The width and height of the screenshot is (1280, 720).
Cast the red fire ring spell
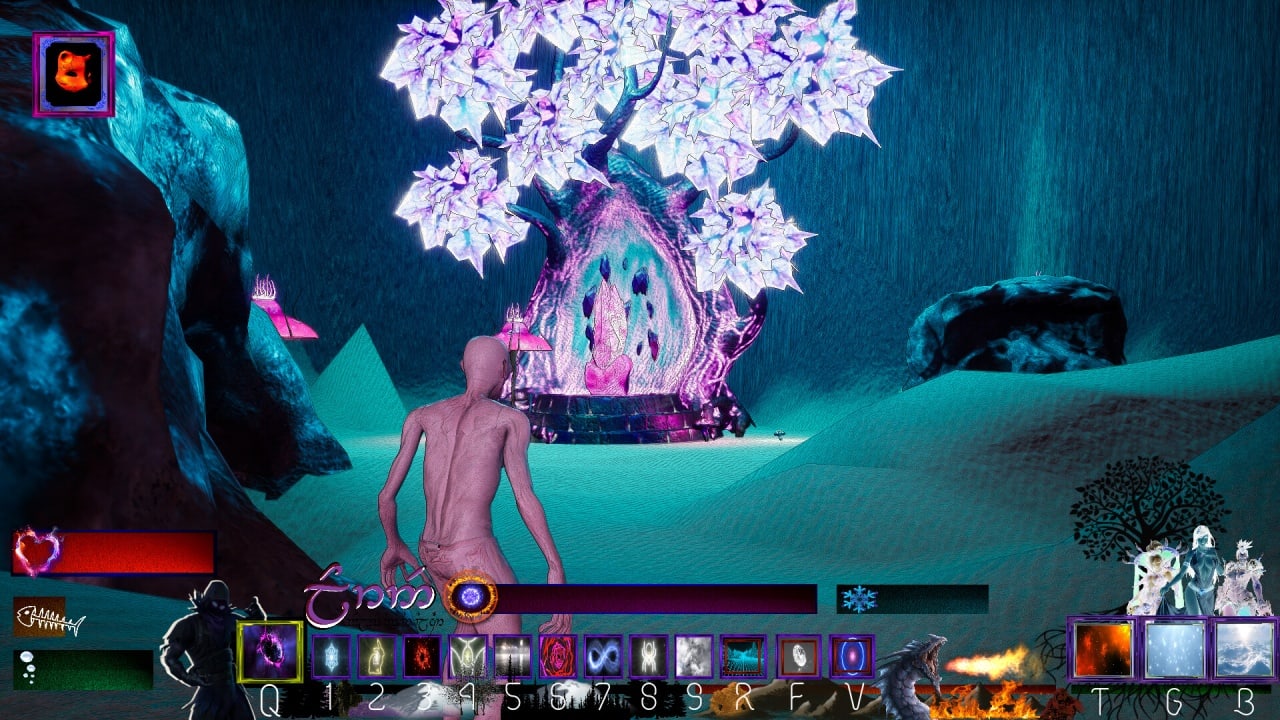422,656
